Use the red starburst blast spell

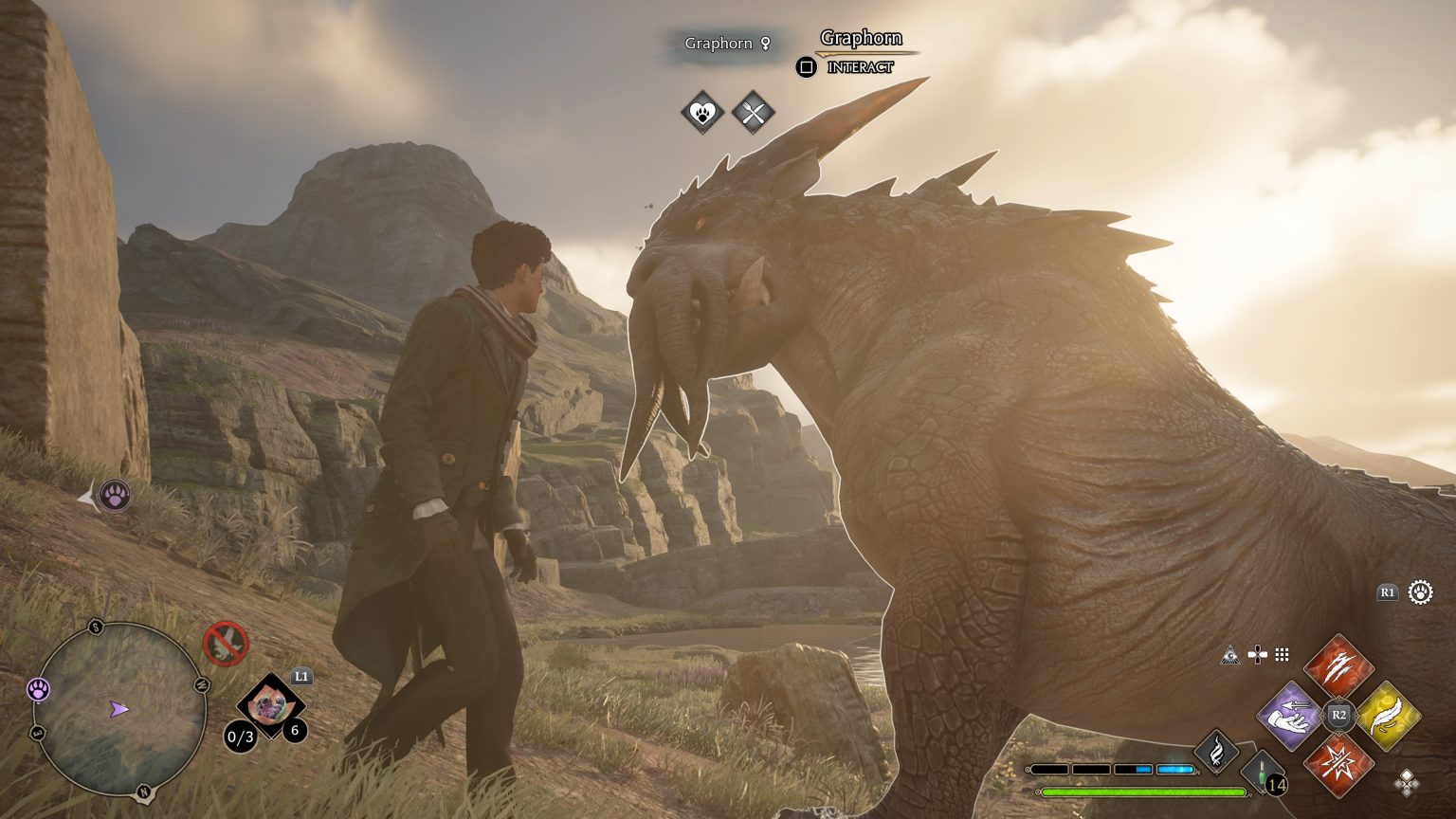click(1338, 765)
